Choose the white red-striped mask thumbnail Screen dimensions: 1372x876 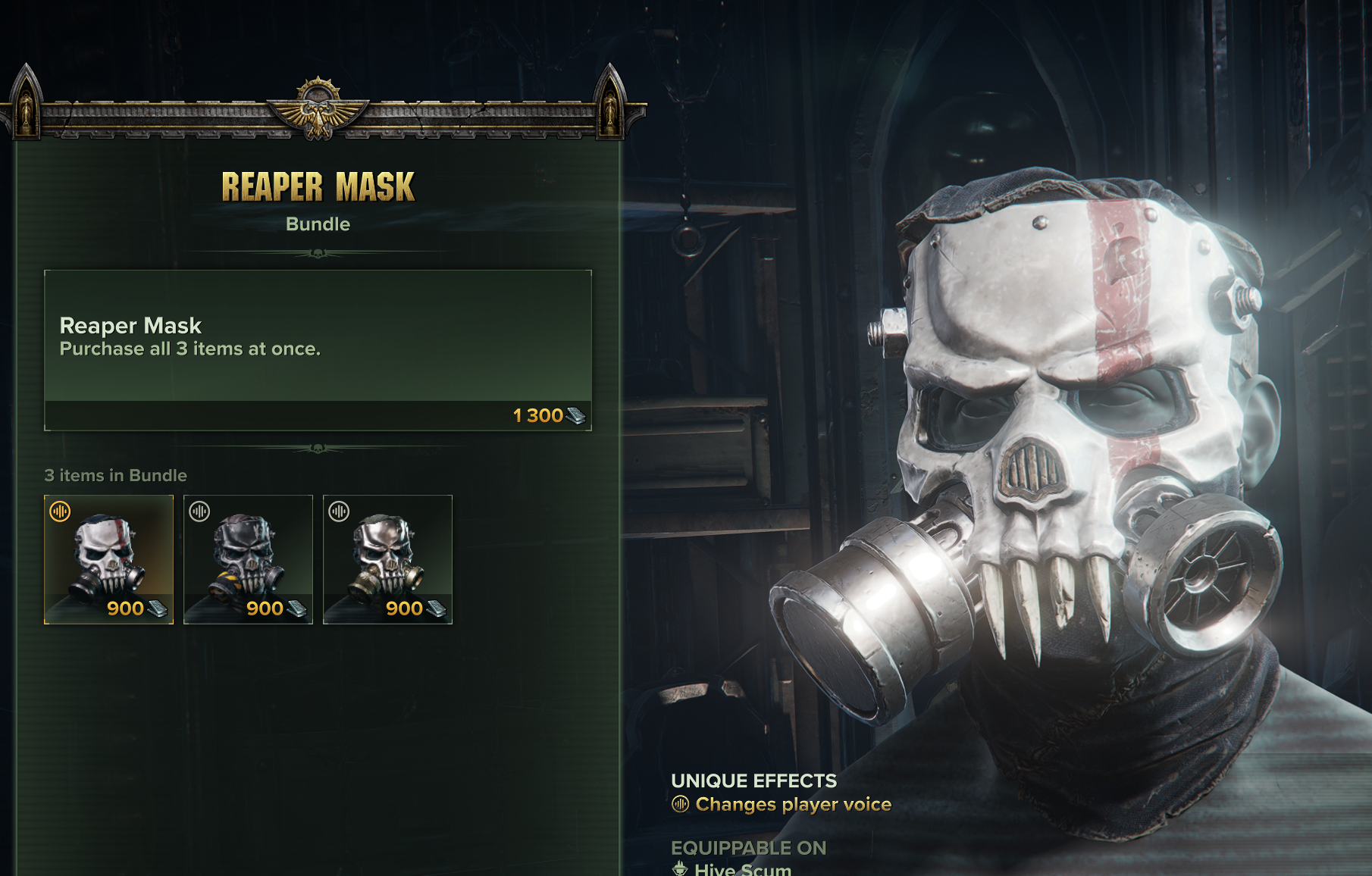click(x=108, y=559)
